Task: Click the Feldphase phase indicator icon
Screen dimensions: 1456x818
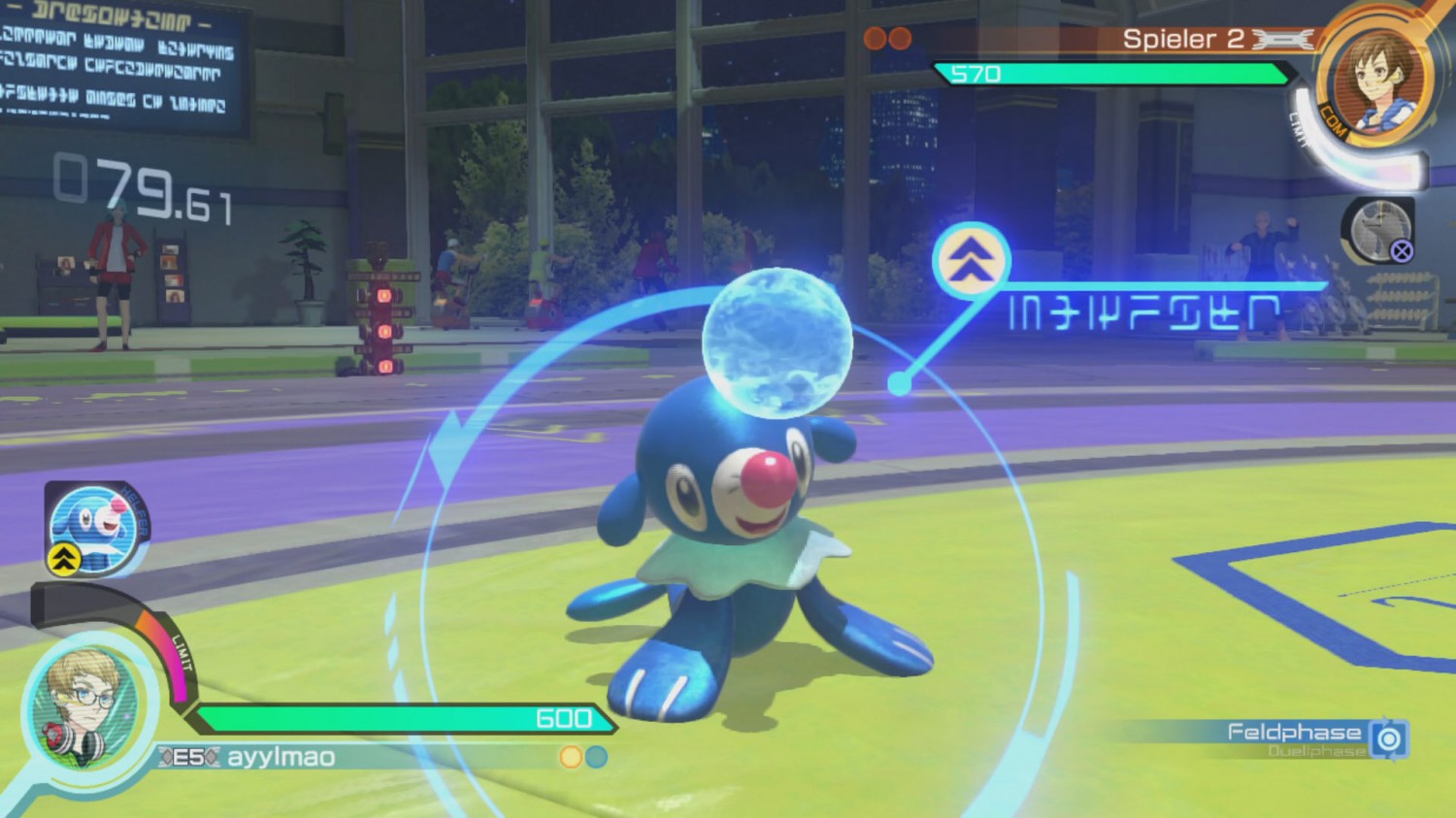Action: tap(1389, 739)
